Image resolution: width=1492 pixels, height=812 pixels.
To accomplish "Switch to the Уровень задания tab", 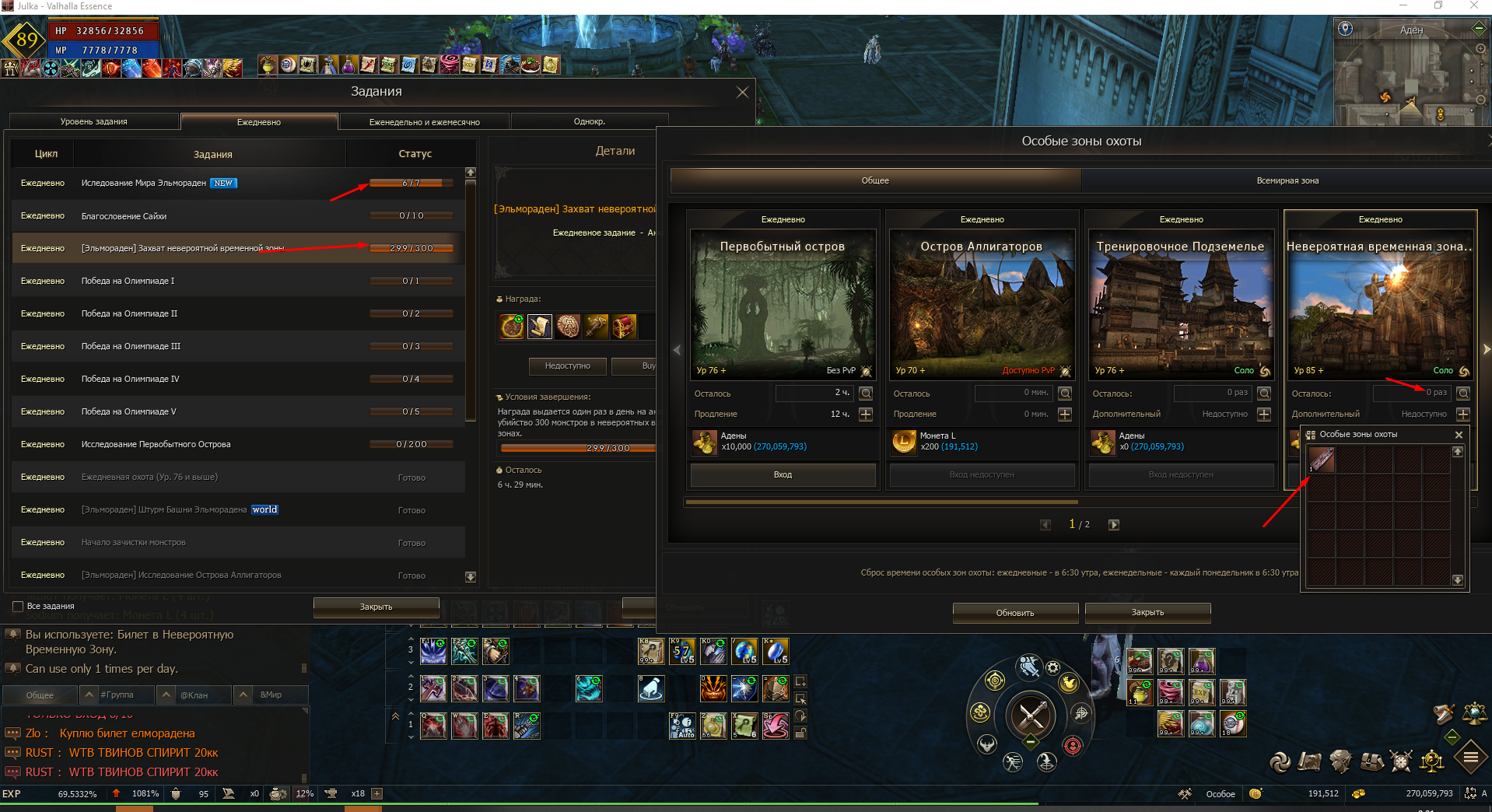I will click(x=94, y=122).
